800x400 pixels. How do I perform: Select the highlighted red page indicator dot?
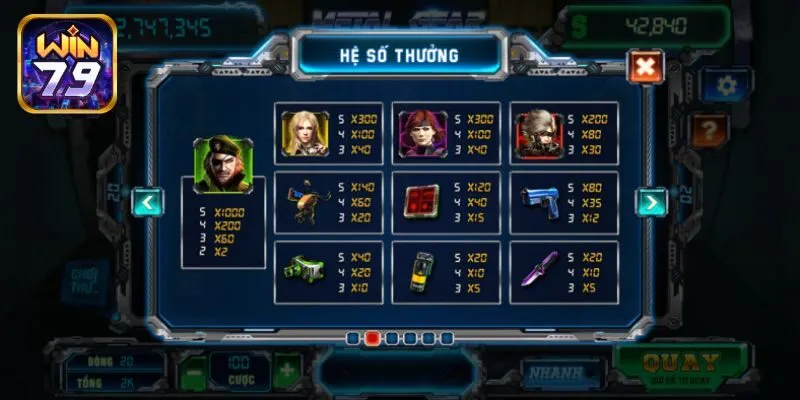pos(372,338)
